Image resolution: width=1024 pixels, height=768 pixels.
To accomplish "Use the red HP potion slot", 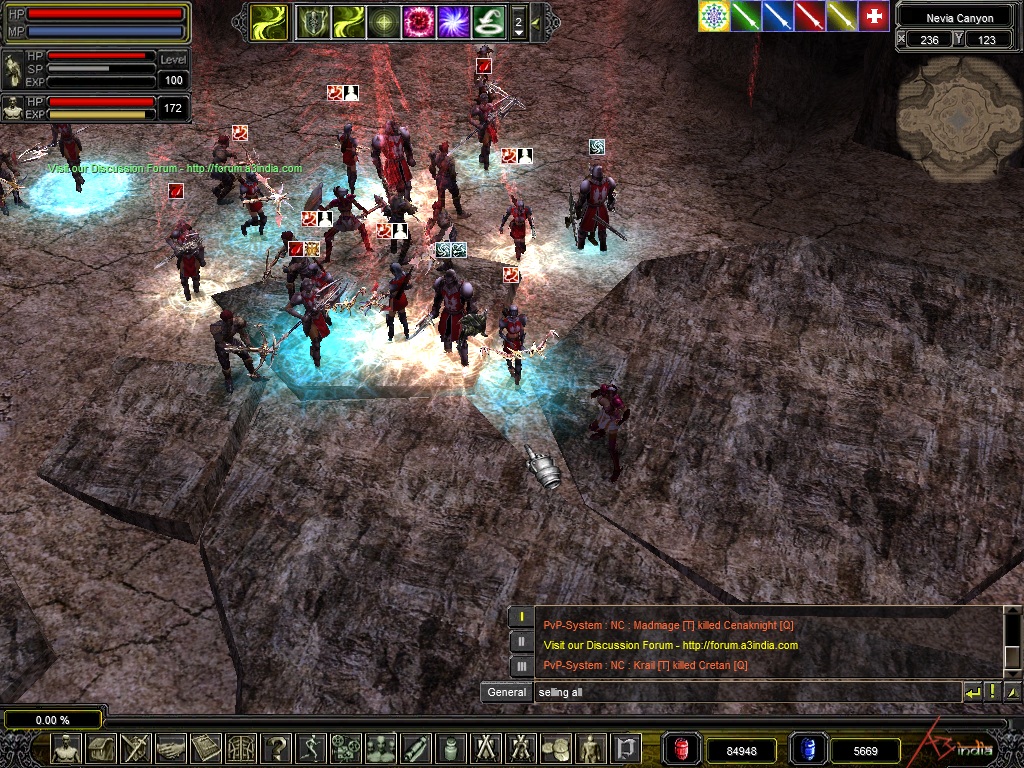I will pos(683,749).
